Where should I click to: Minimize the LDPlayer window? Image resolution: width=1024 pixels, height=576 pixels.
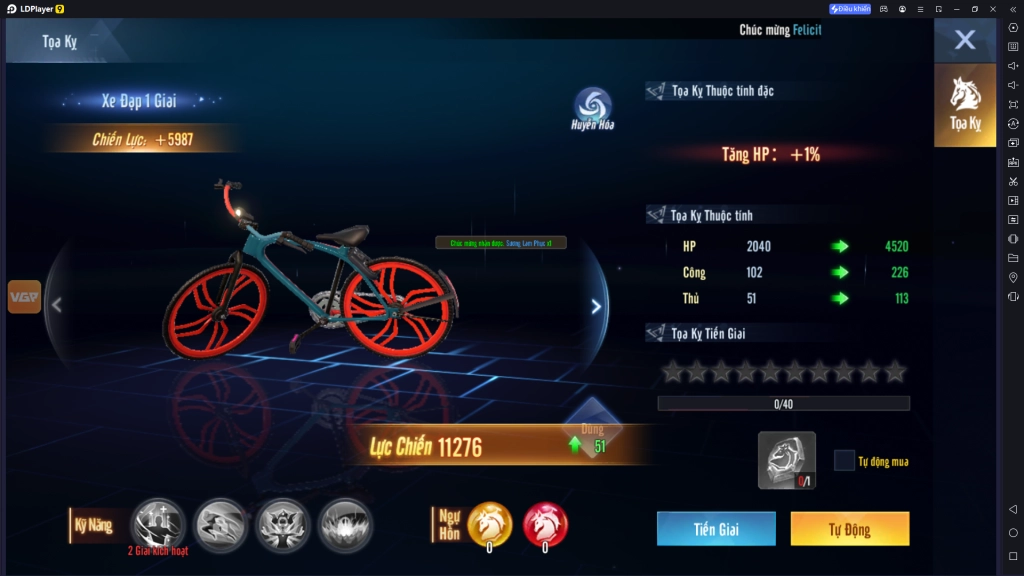(x=956, y=9)
